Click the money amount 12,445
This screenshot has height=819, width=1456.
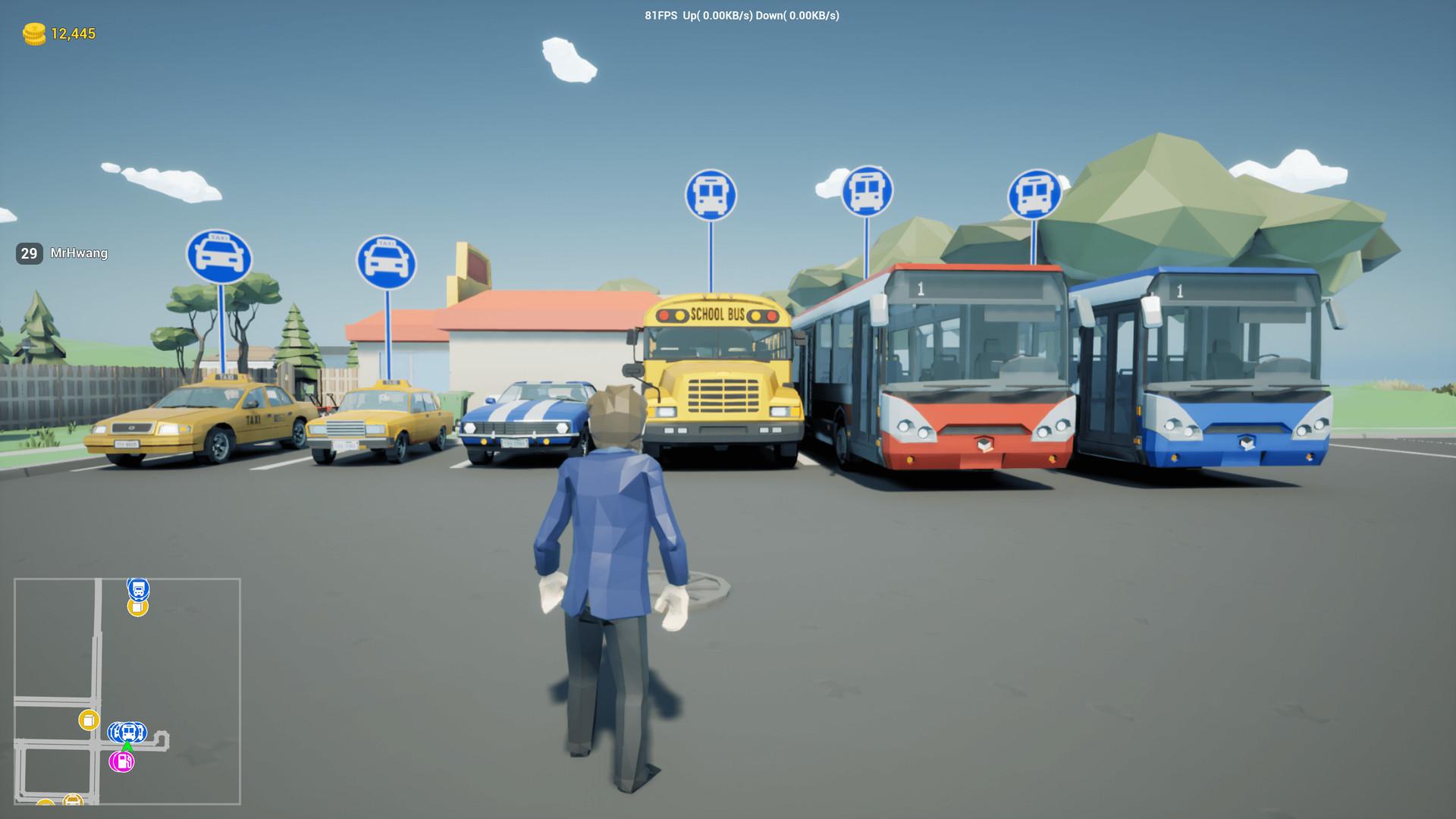pyautogui.click(x=72, y=33)
